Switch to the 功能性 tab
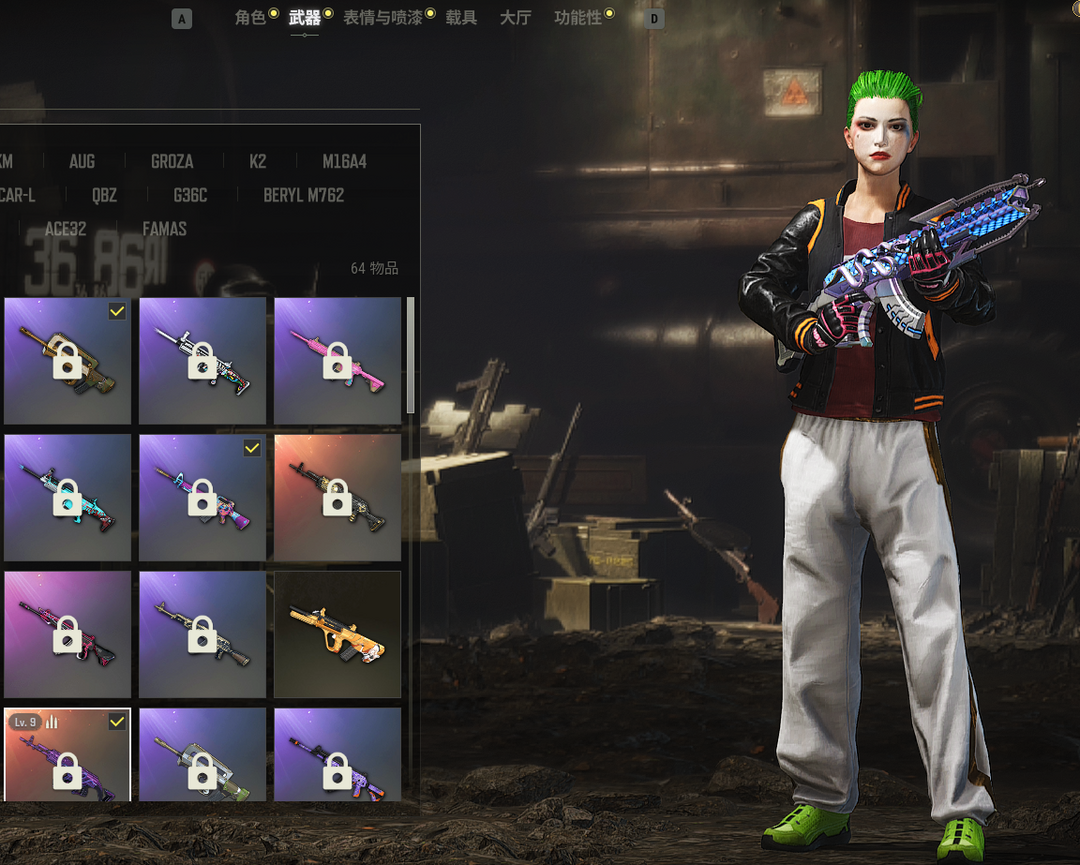 point(578,18)
